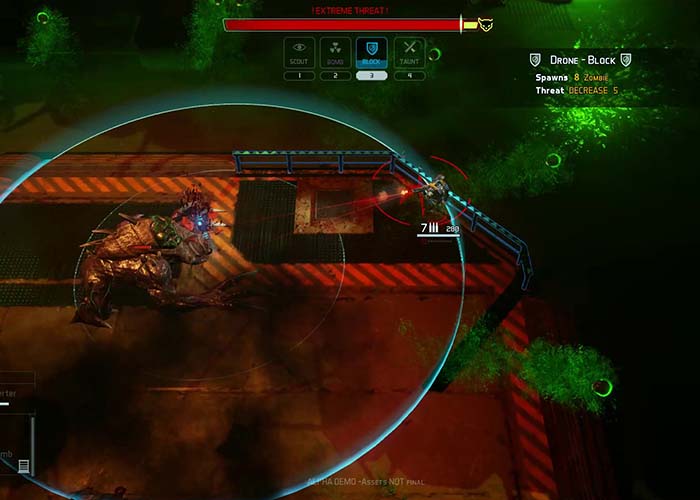
Task: Choose the Bomb drone ability
Action: (x=336, y=52)
